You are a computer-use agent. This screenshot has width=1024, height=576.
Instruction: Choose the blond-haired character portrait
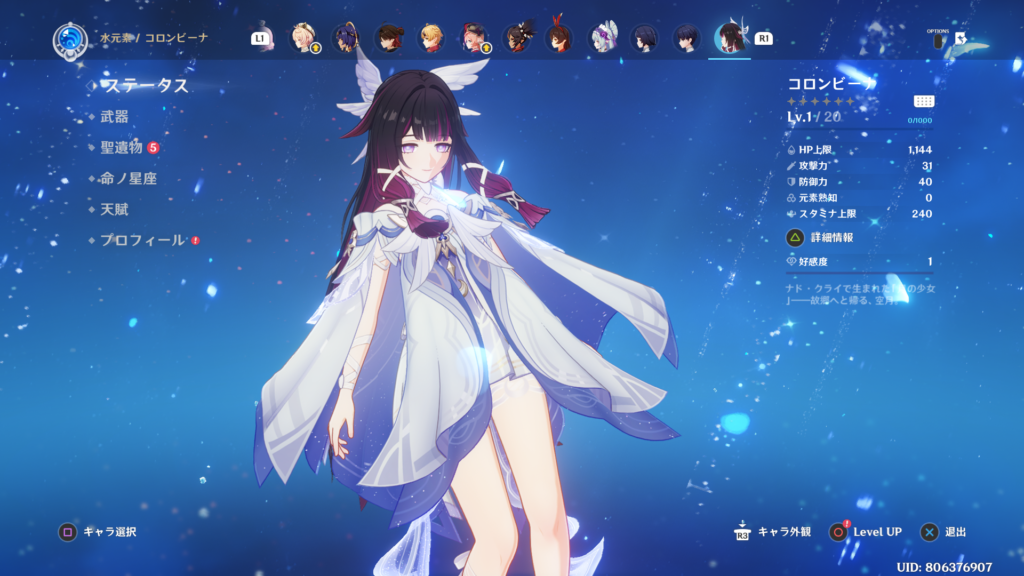pyautogui.click(x=430, y=38)
